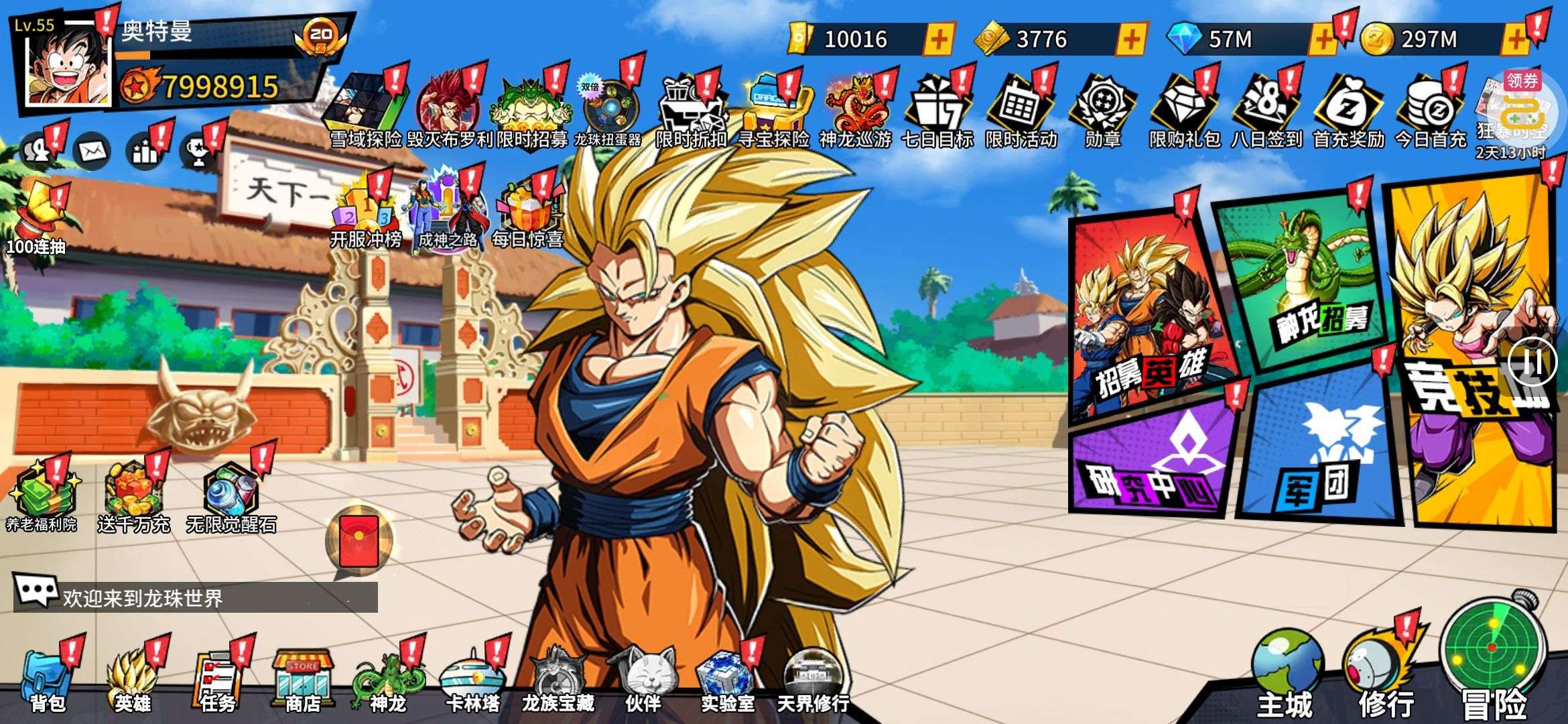
Task: Open the 卡林塔 tower
Action: coord(472,678)
